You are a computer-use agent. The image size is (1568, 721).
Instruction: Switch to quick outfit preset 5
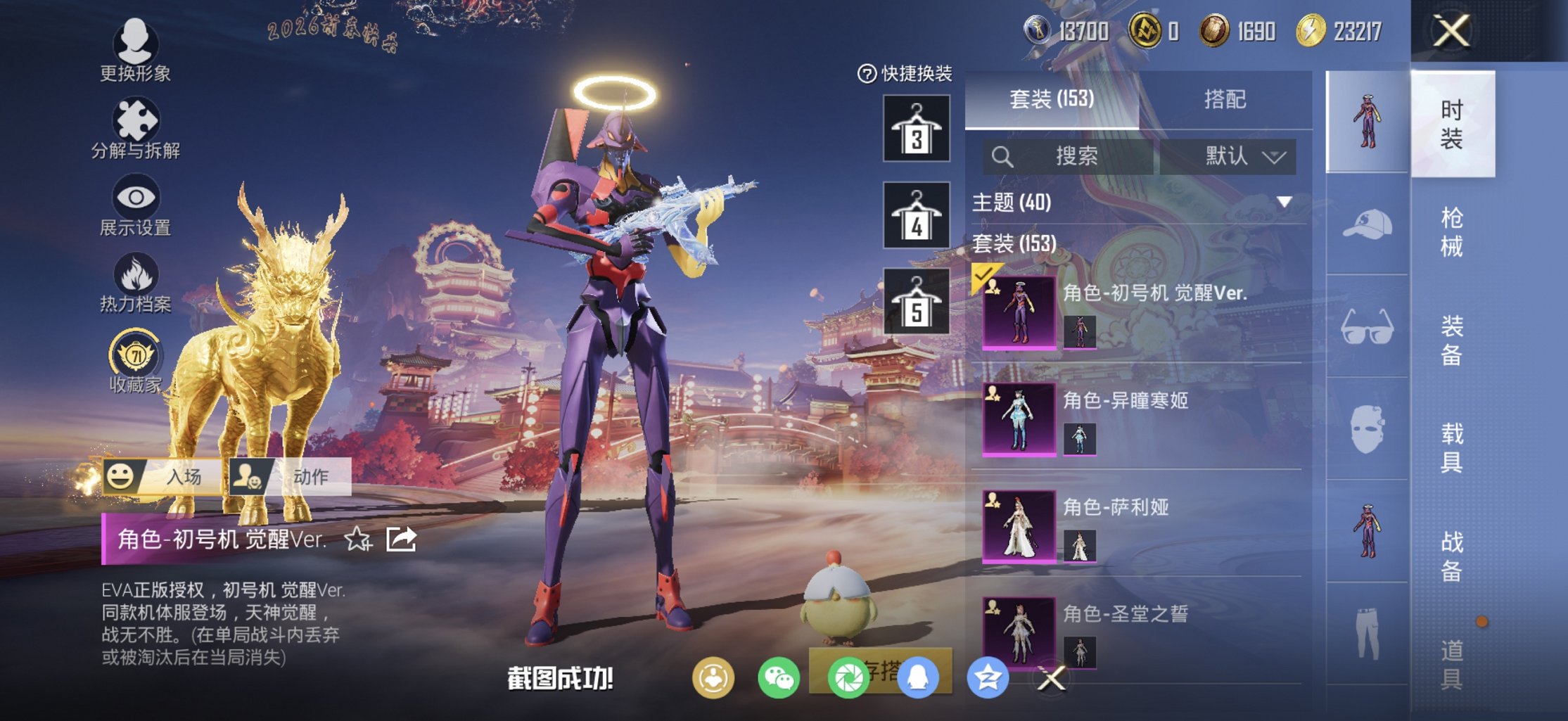click(x=916, y=302)
